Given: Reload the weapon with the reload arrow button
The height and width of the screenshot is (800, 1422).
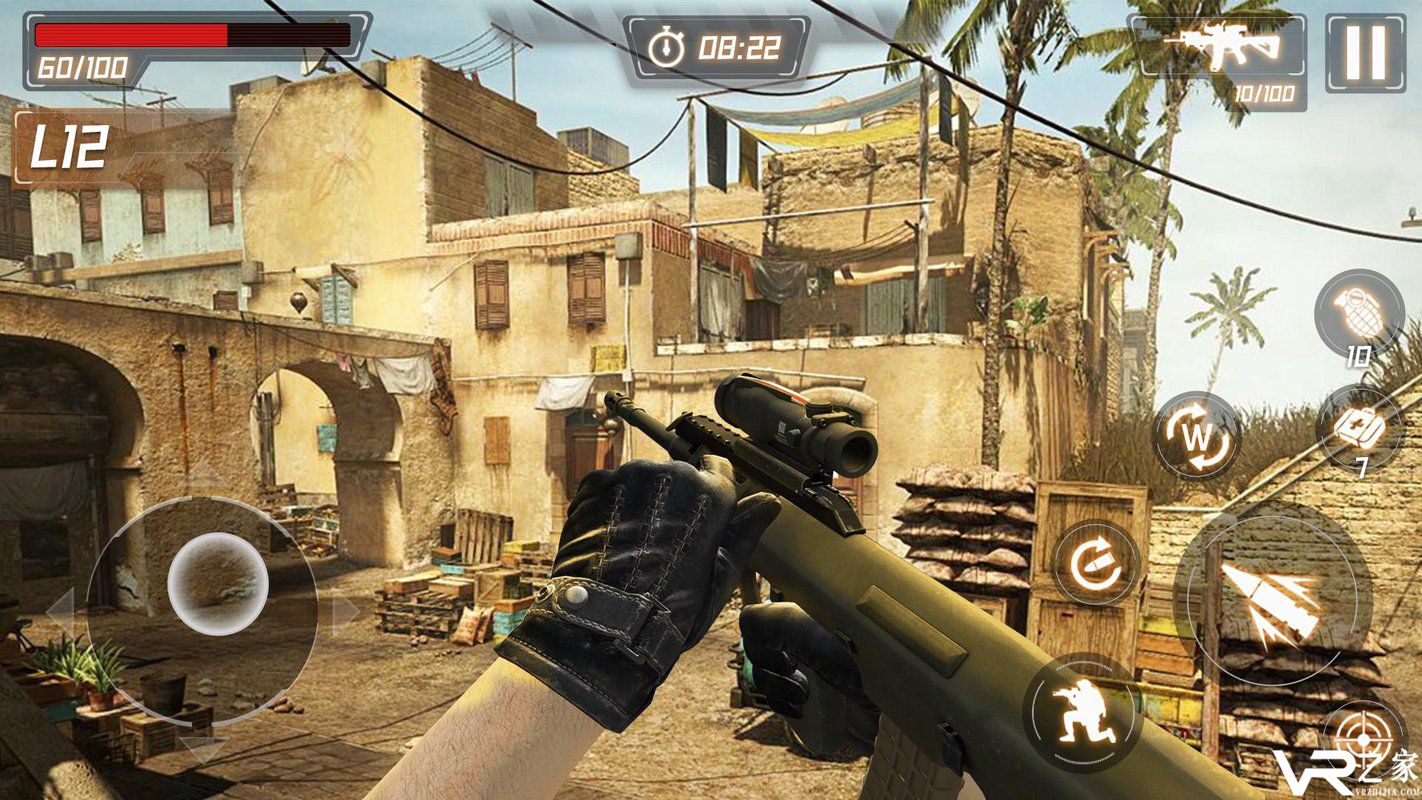Looking at the screenshot, I should point(1096,563).
